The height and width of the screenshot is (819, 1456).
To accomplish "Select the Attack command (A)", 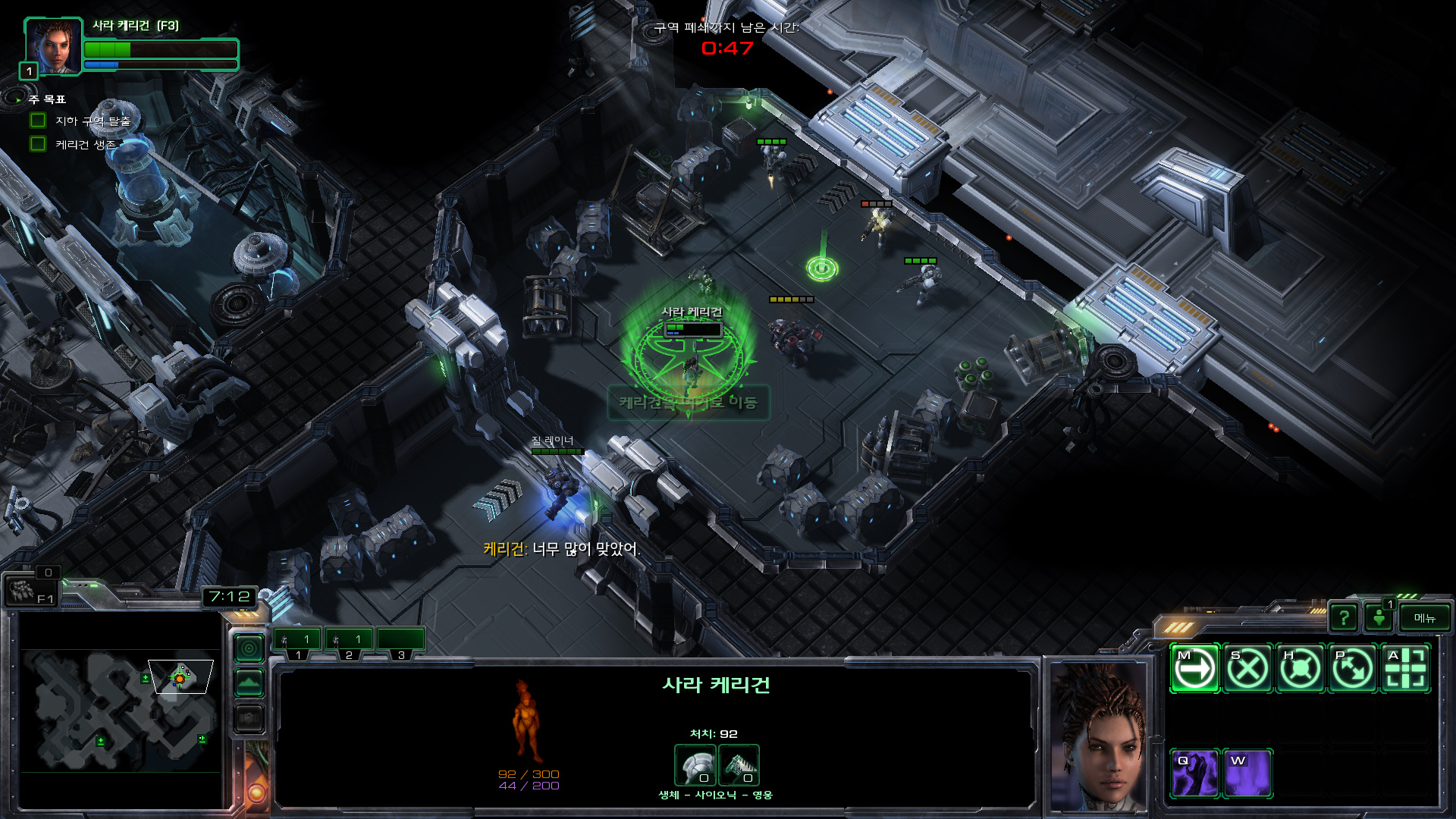I will point(1405,669).
